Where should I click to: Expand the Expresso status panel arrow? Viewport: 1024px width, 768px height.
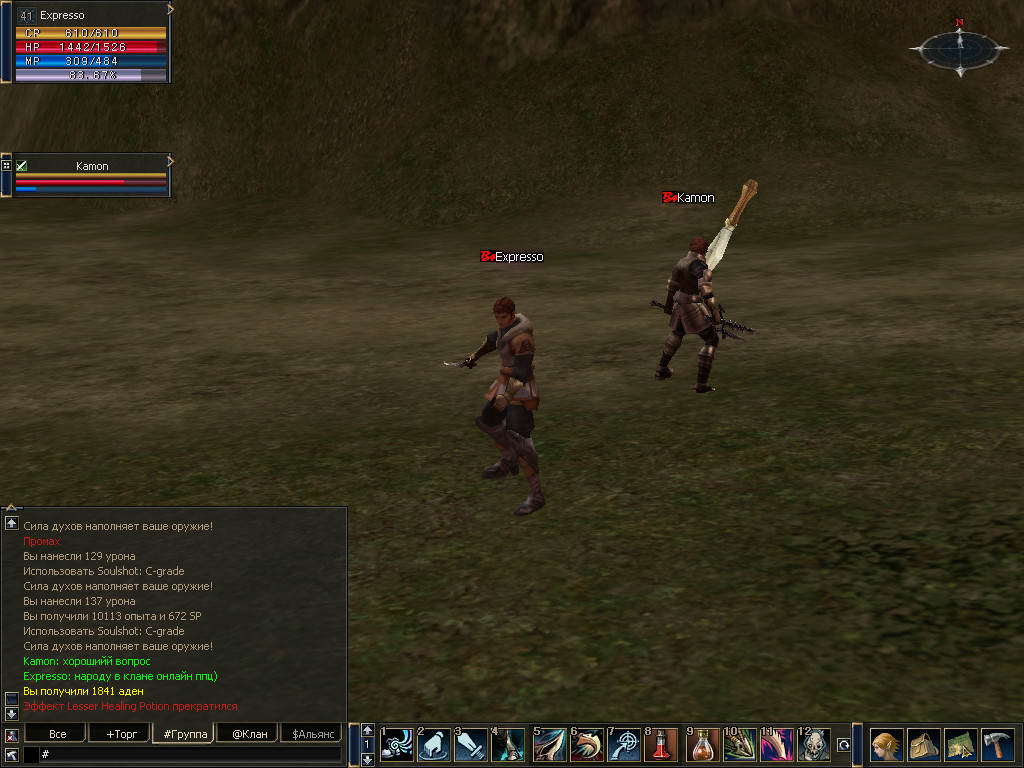tap(170, 9)
